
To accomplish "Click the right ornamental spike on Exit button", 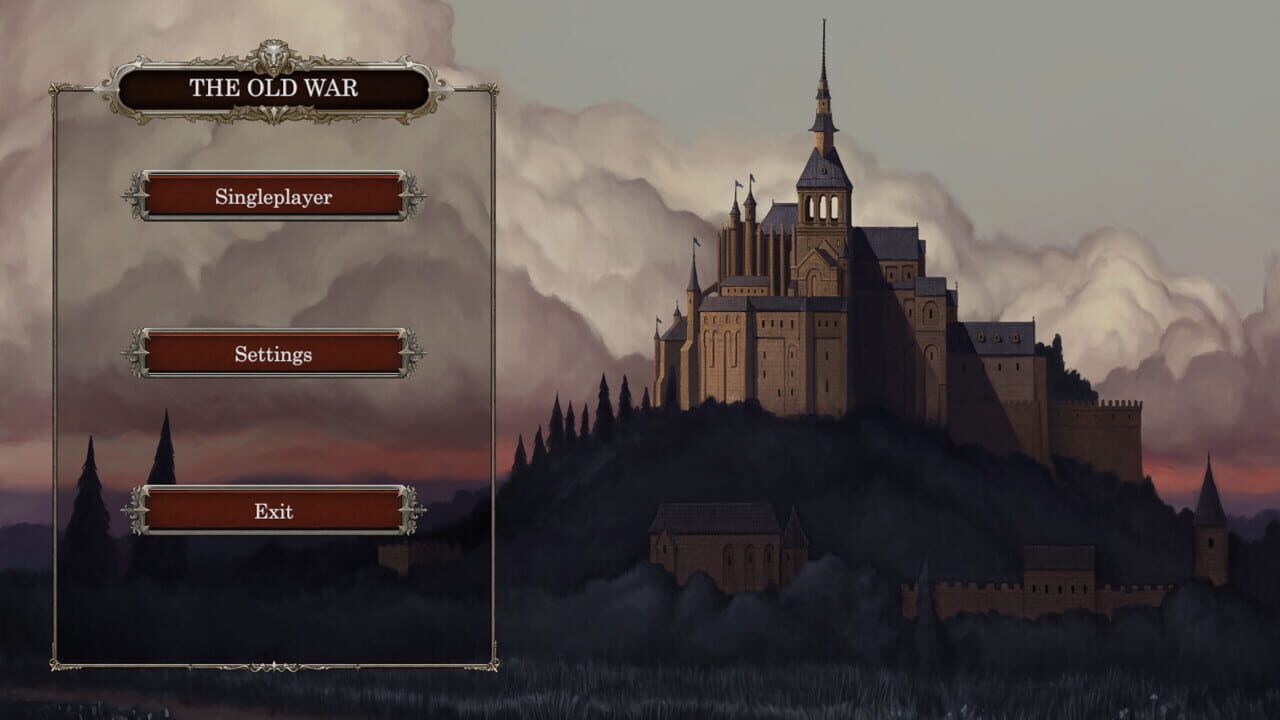I will 411,511.
